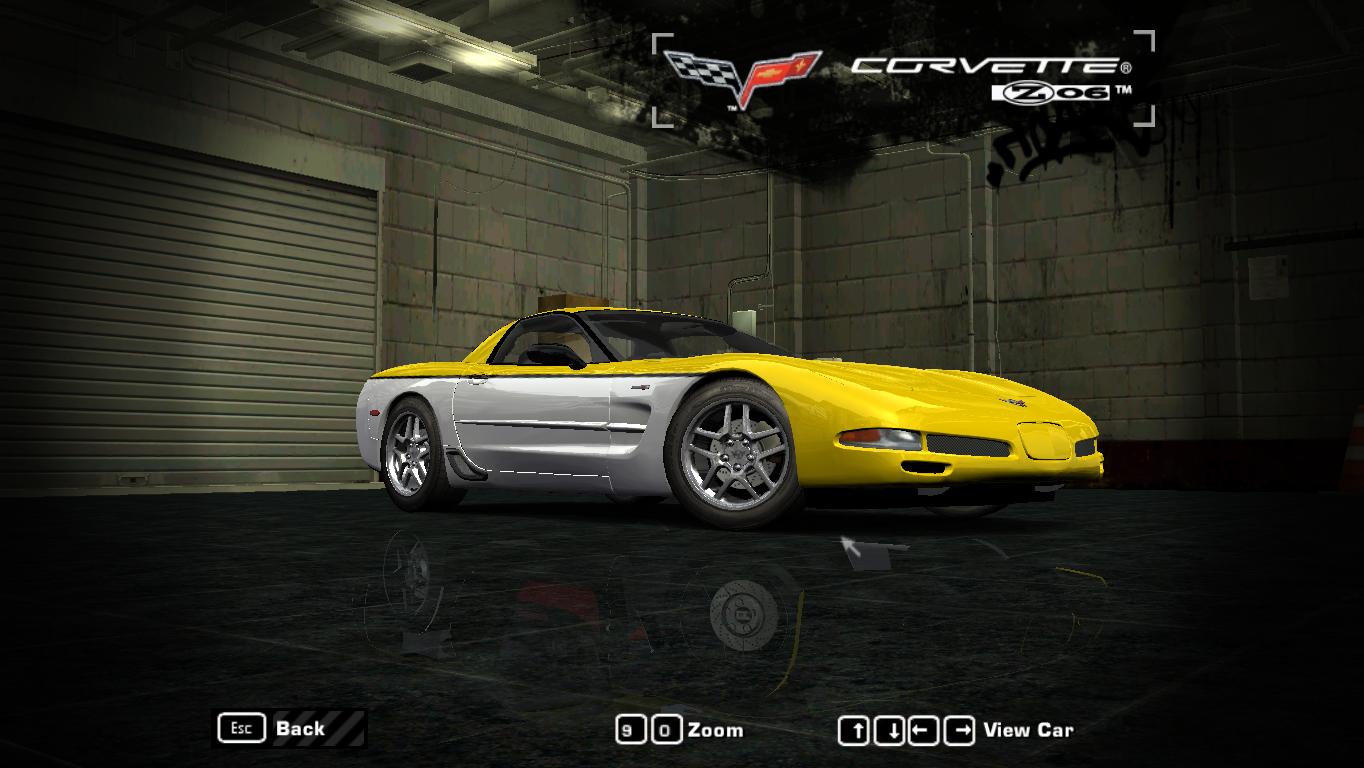The width and height of the screenshot is (1364, 768).
Task: Click the Corvette crossed-flags emblem
Action: [x=745, y=70]
